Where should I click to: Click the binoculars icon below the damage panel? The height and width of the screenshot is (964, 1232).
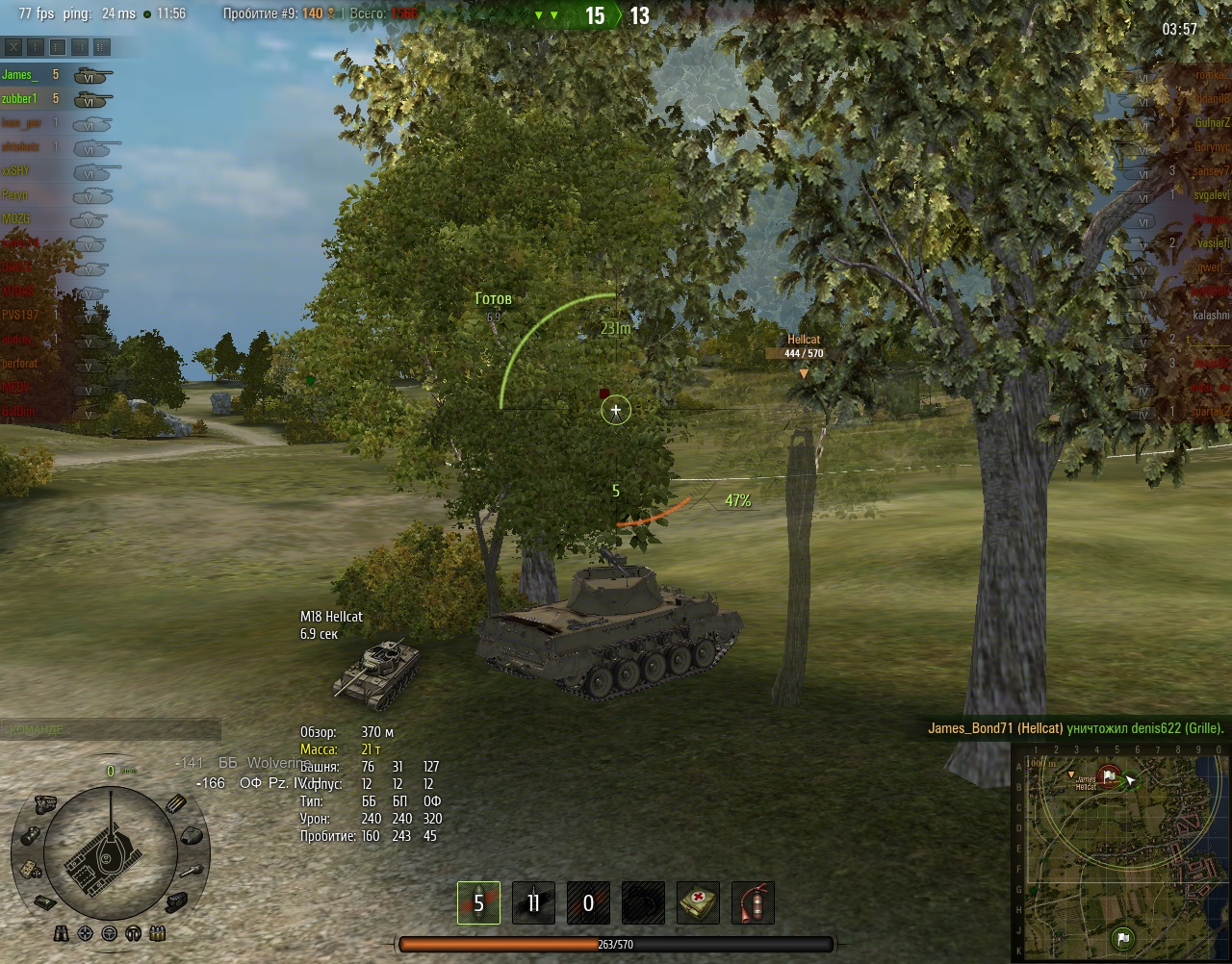click(62, 932)
